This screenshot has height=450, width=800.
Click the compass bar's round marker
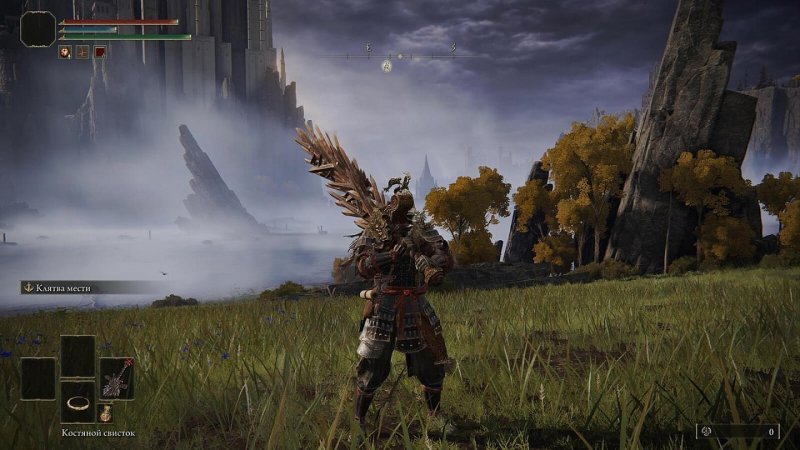coord(386,65)
